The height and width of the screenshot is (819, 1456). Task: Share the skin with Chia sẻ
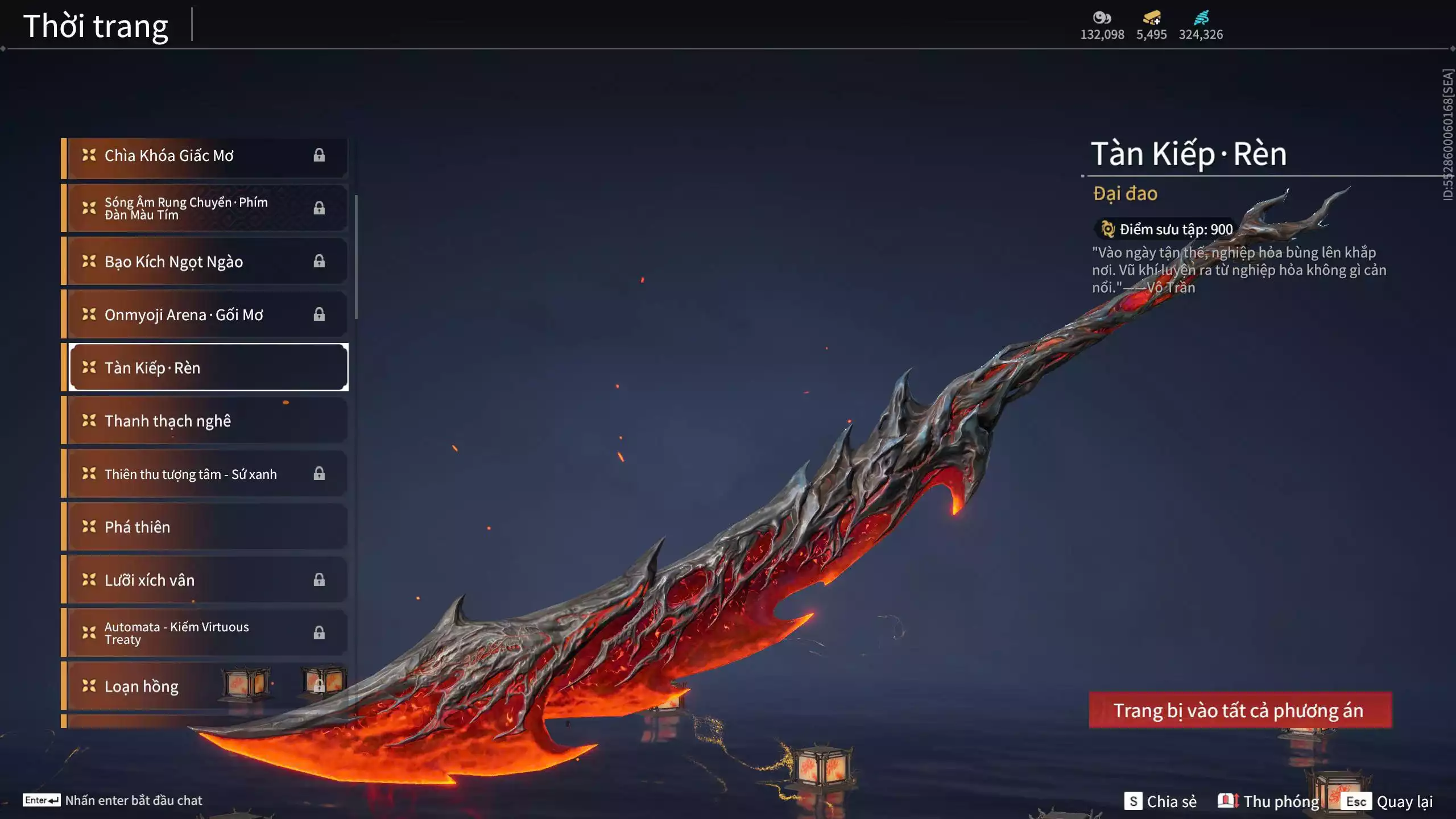[x=1161, y=801]
